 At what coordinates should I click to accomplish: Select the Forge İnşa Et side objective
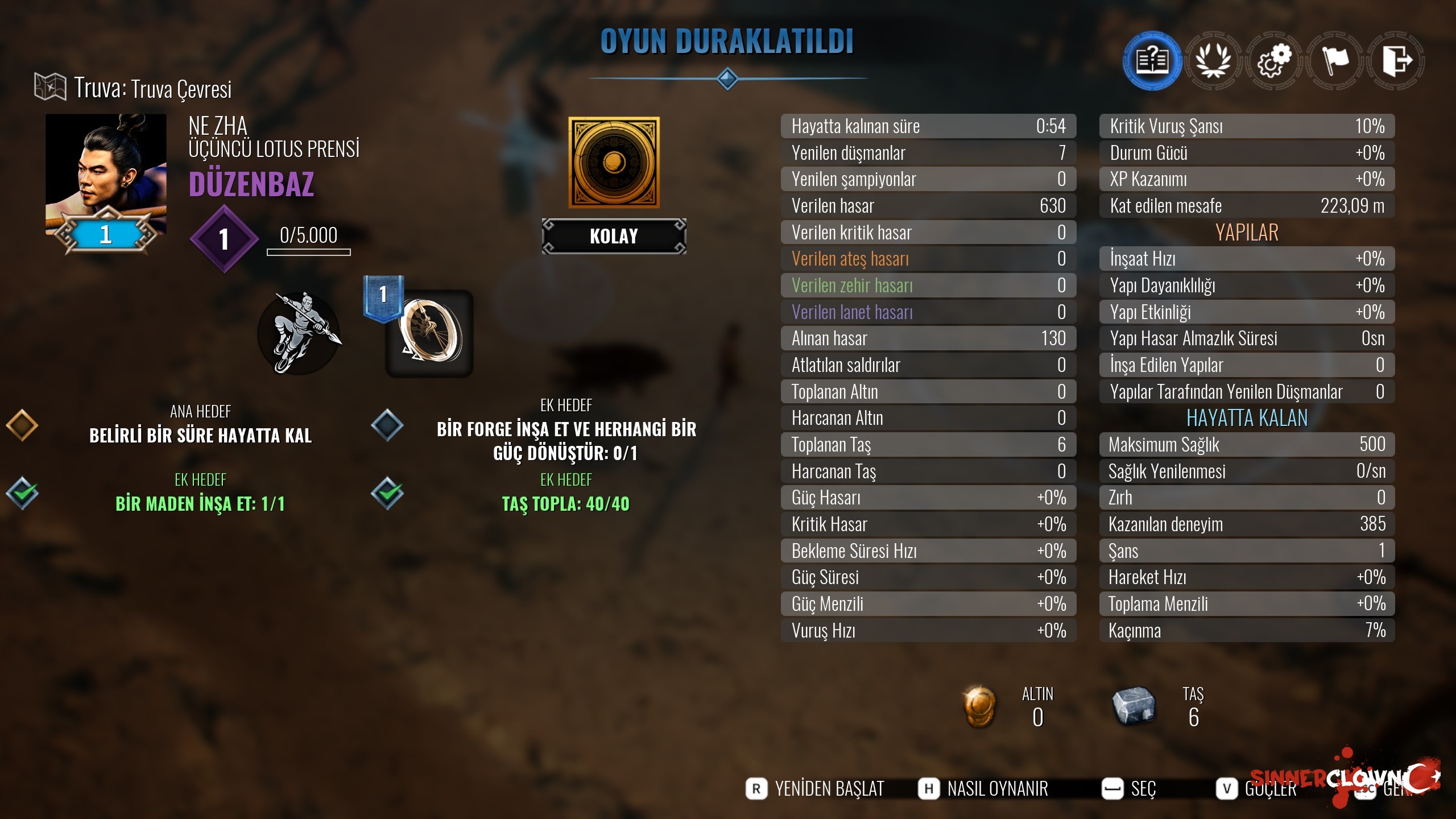tap(566, 441)
